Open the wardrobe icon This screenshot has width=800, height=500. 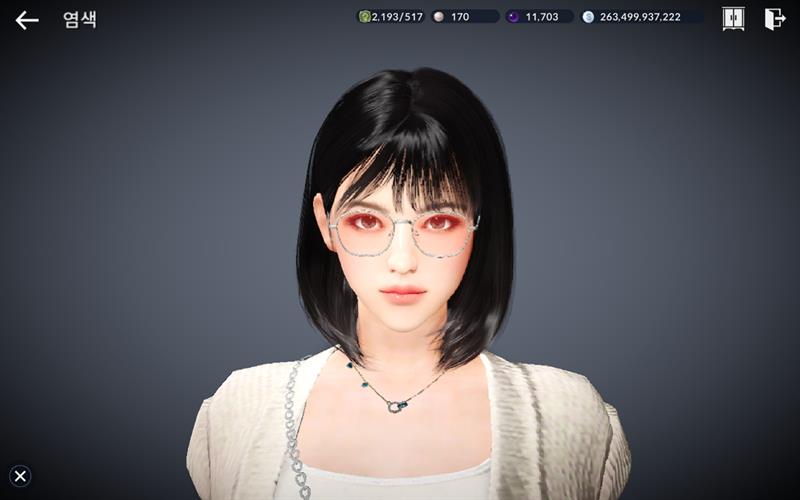pyautogui.click(x=733, y=18)
